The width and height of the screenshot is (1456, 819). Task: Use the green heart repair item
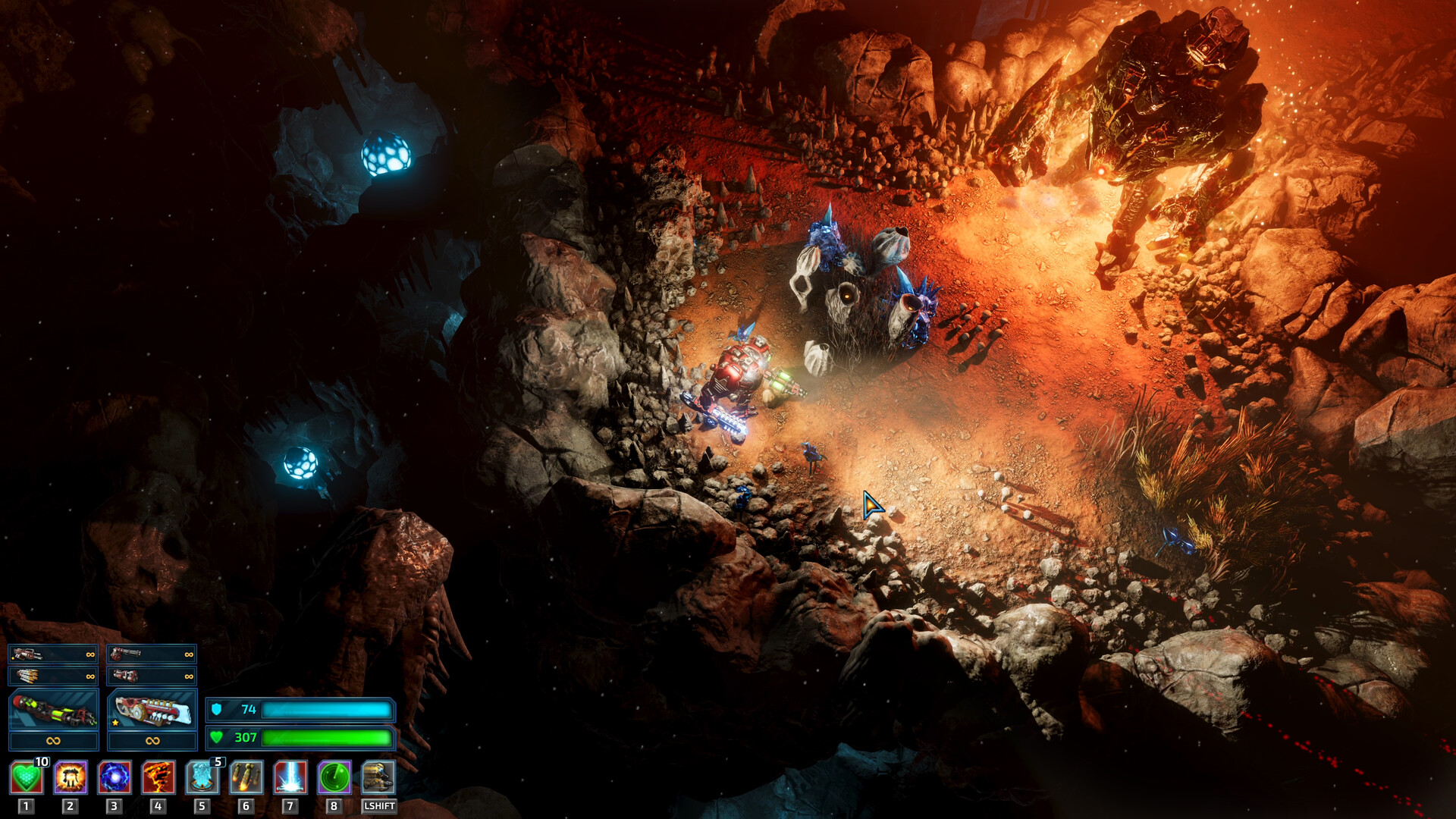click(x=26, y=777)
